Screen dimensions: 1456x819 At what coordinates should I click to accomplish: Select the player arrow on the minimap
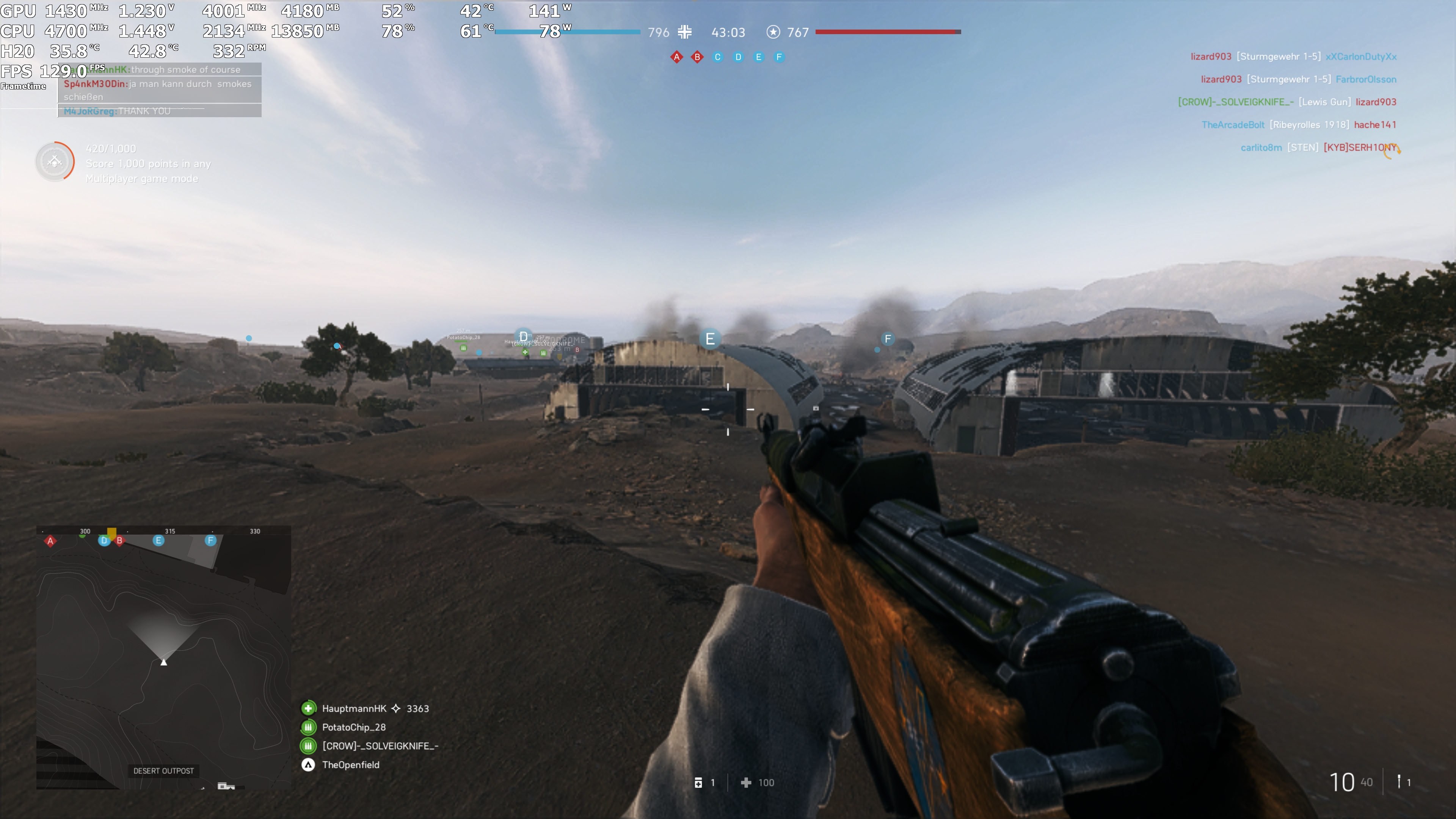[163, 662]
